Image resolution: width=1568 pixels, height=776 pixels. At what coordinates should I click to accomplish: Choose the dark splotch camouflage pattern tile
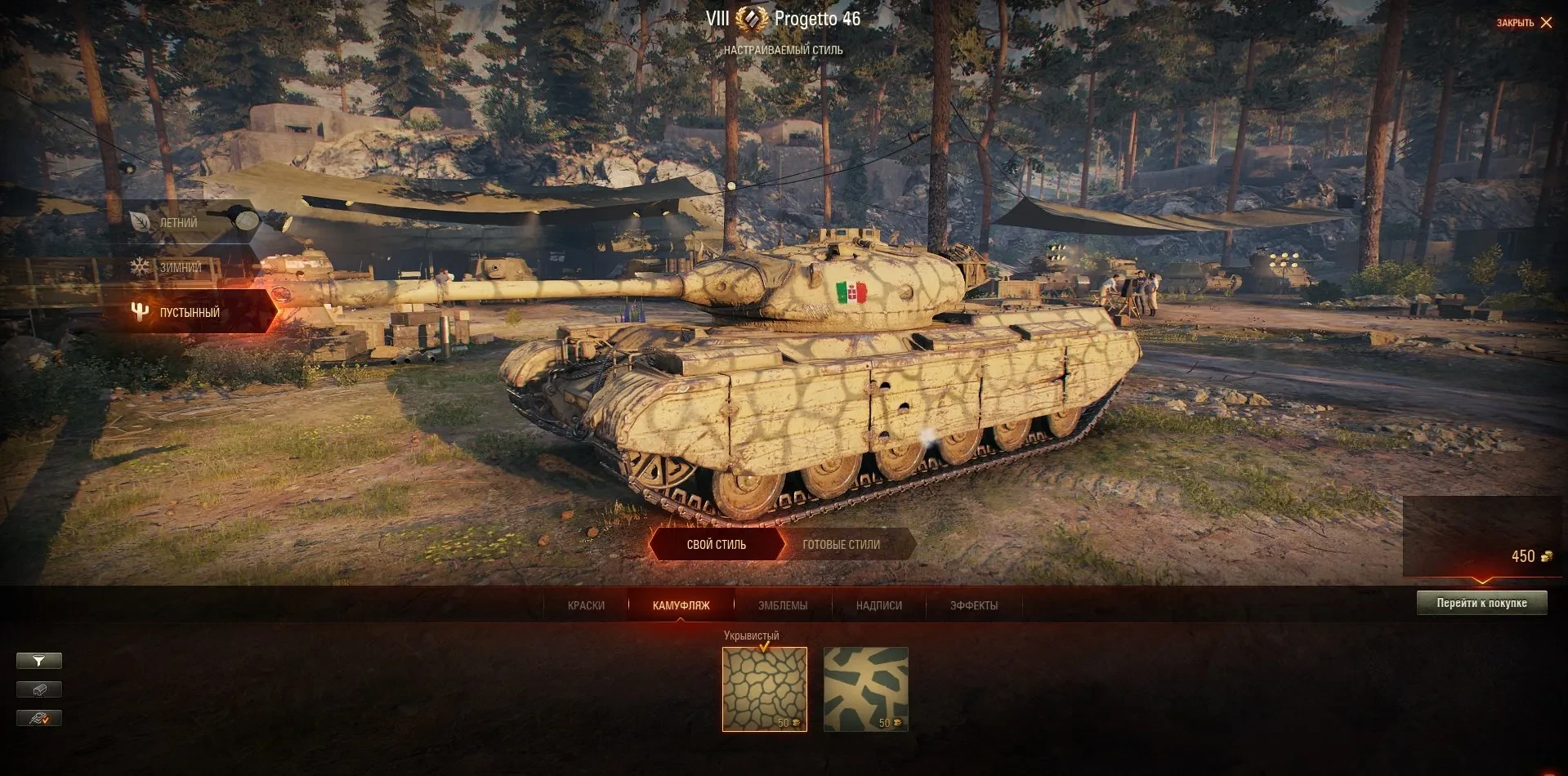point(865,689)
